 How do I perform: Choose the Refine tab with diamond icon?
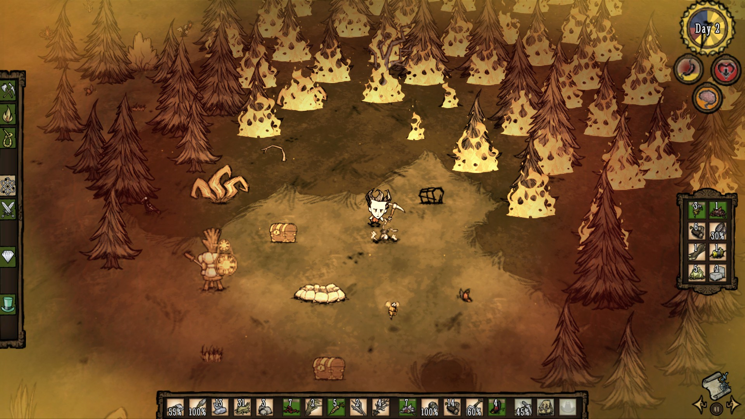tap(8, 257)
